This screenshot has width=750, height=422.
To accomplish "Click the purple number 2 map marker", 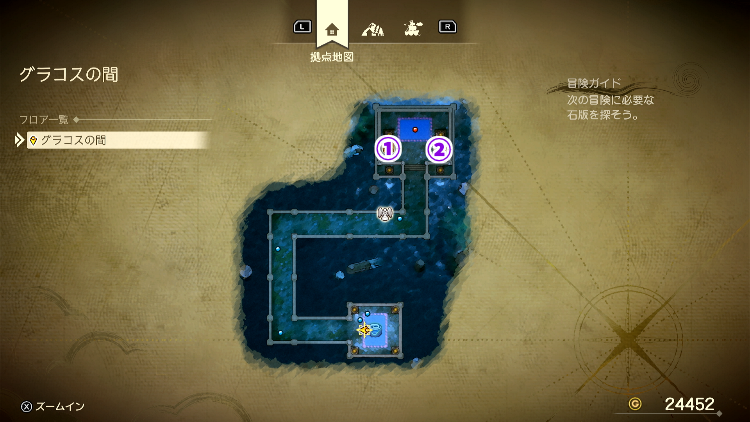I will [x=439, y=150].
